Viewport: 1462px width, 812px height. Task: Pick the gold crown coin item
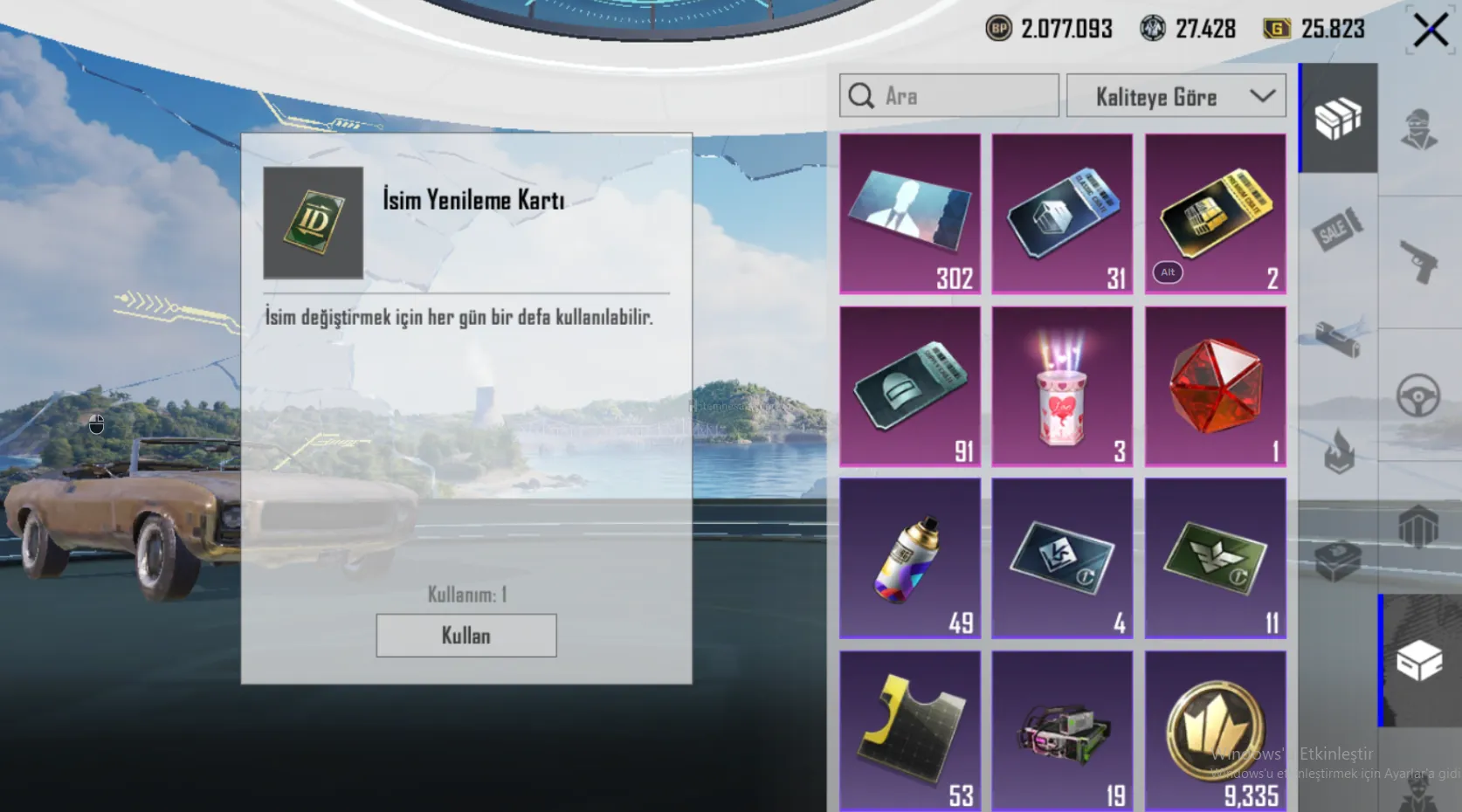pos(1215,730)
